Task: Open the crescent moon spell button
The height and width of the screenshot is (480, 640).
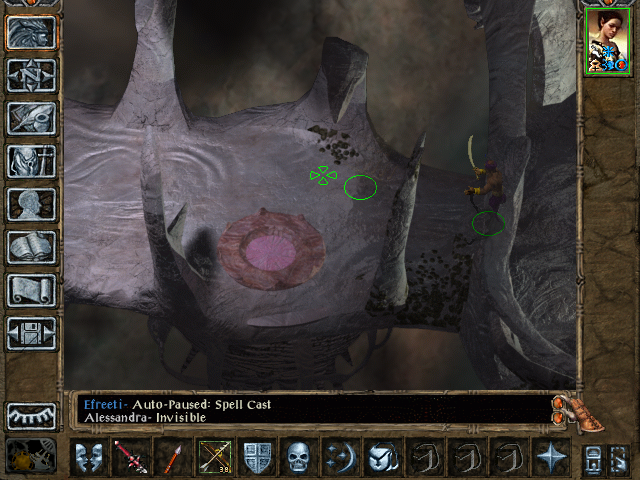Action: click(x=340, y=457)
